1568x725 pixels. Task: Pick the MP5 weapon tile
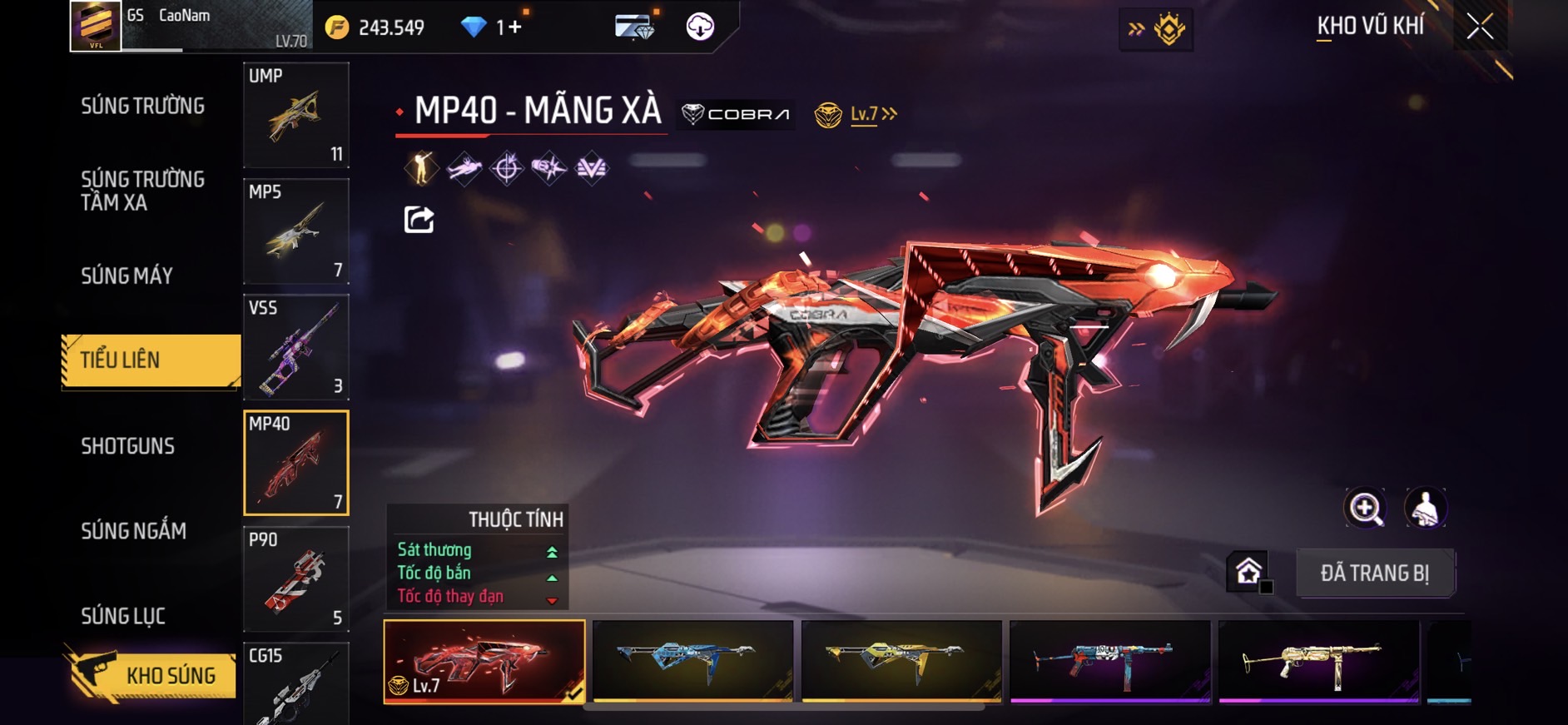coord(295,231)
